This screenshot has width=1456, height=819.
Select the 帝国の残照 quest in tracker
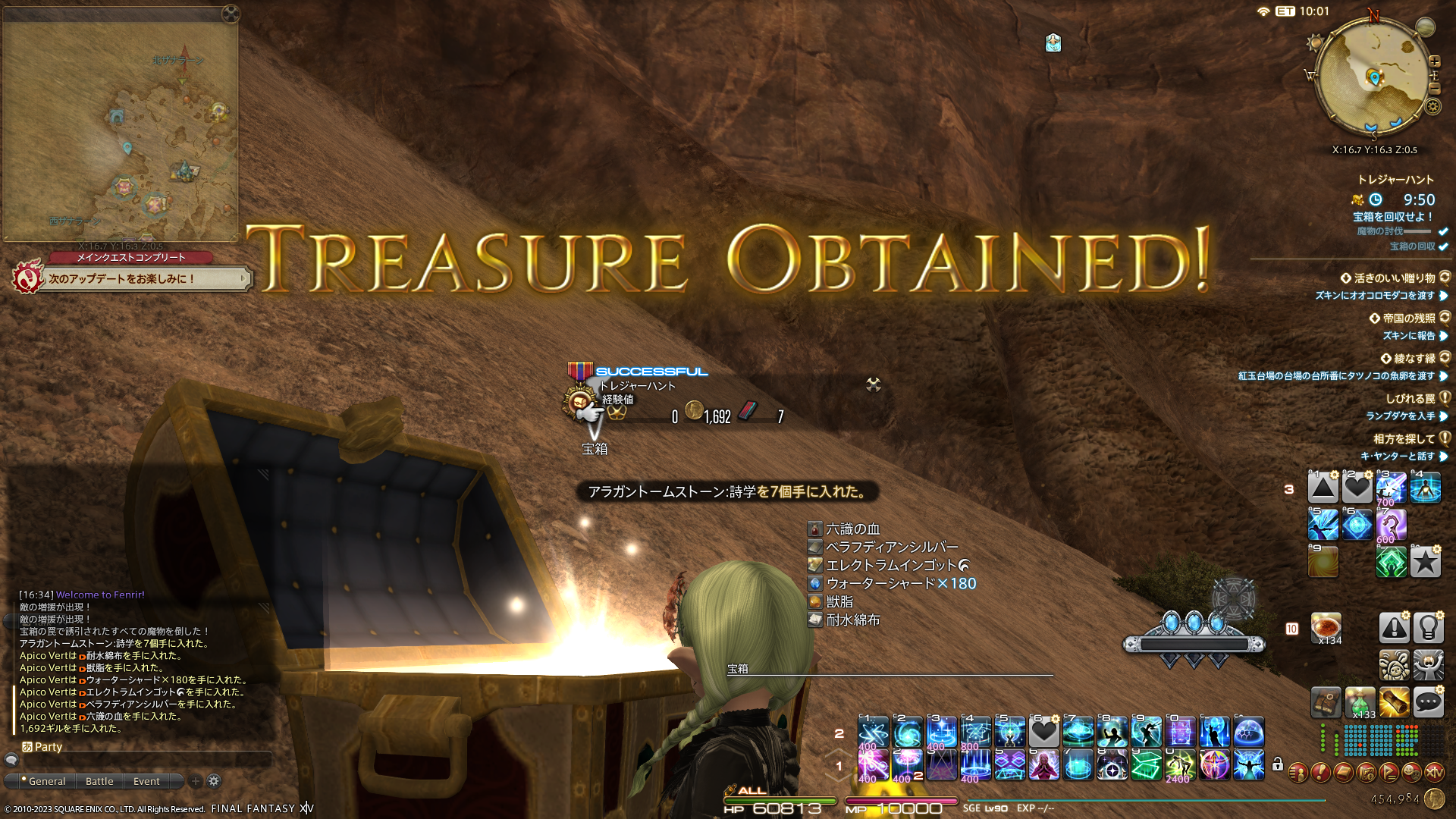pyautogui.click(x=1408, y=318)
